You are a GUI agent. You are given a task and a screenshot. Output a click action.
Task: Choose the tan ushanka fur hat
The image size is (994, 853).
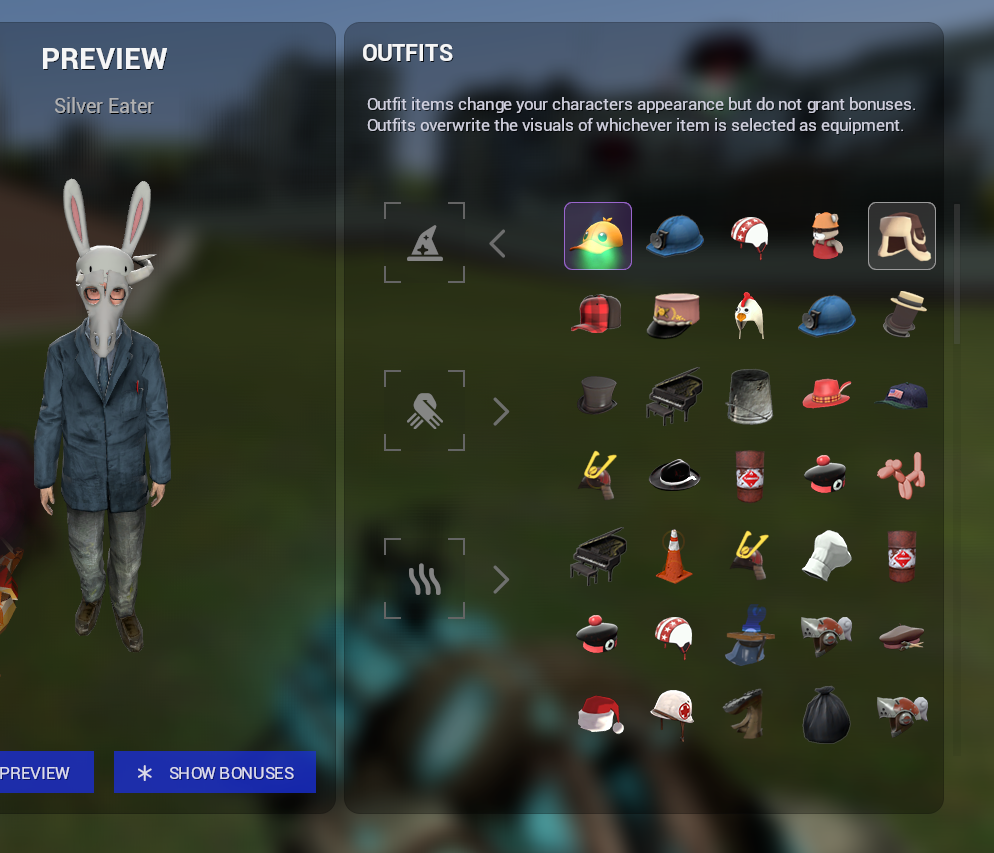point(902,236)
